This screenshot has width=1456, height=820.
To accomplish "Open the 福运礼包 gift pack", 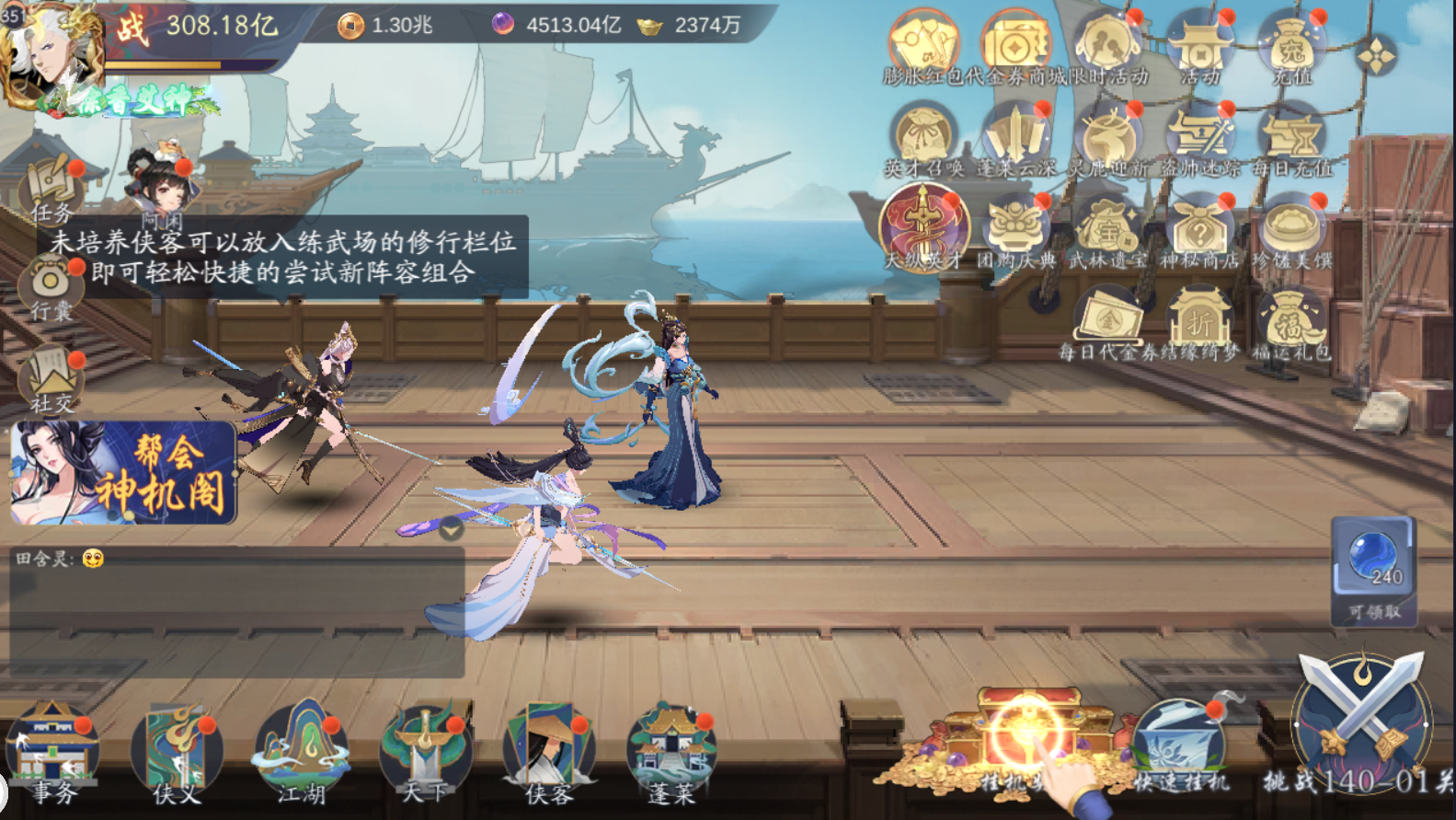I will pos(1291,324).
